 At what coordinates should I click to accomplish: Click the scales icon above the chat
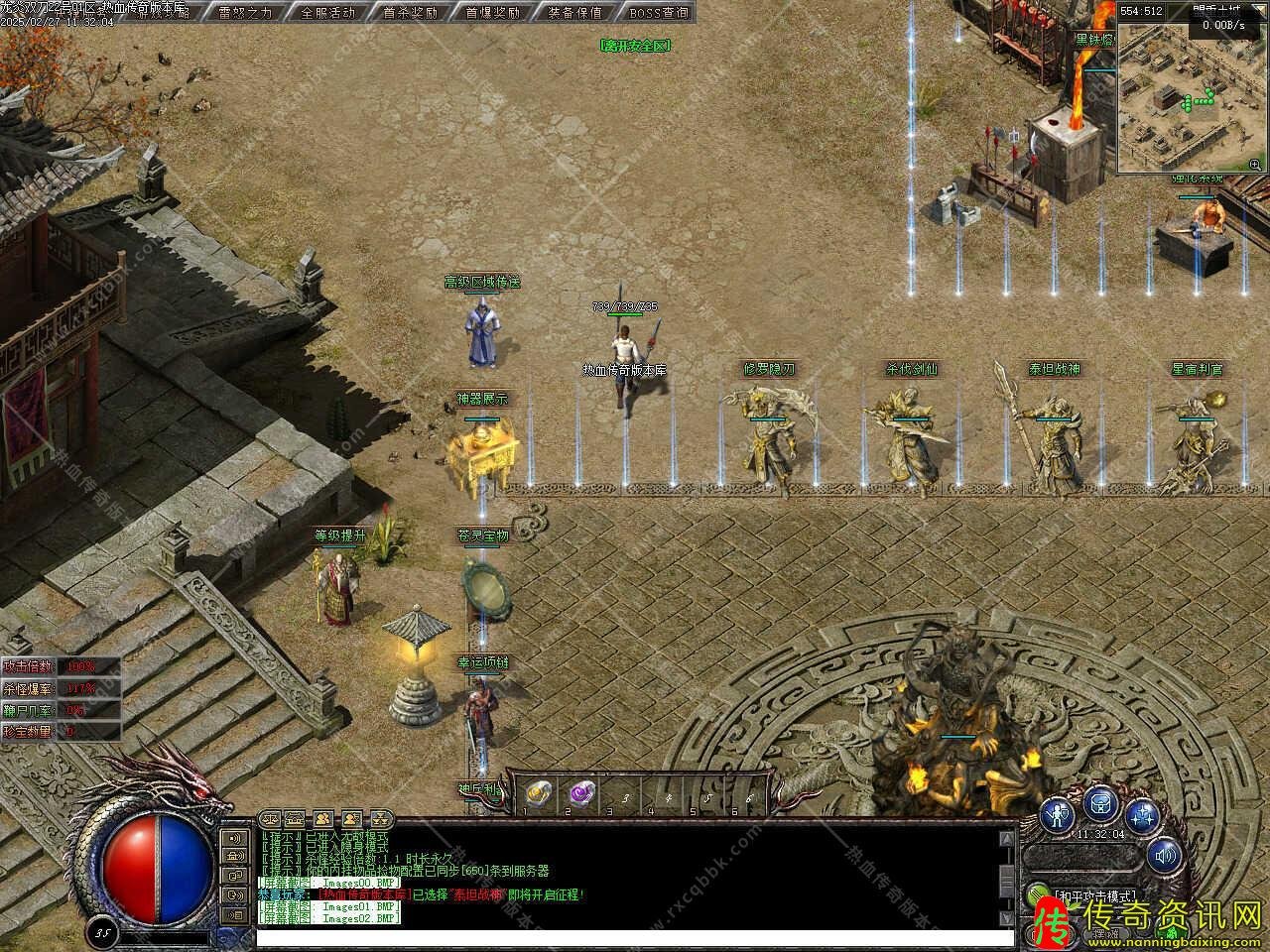270,819
